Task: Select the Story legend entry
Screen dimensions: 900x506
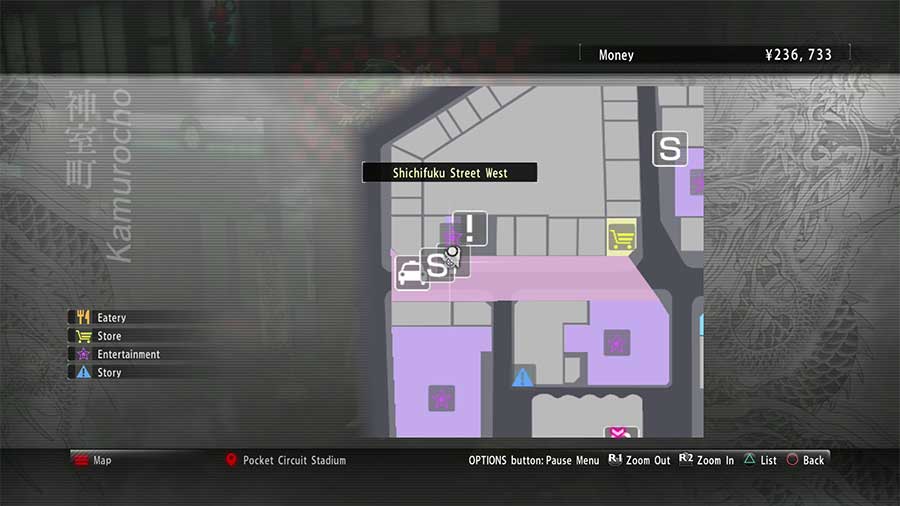Action: click(x=108, y=372)
